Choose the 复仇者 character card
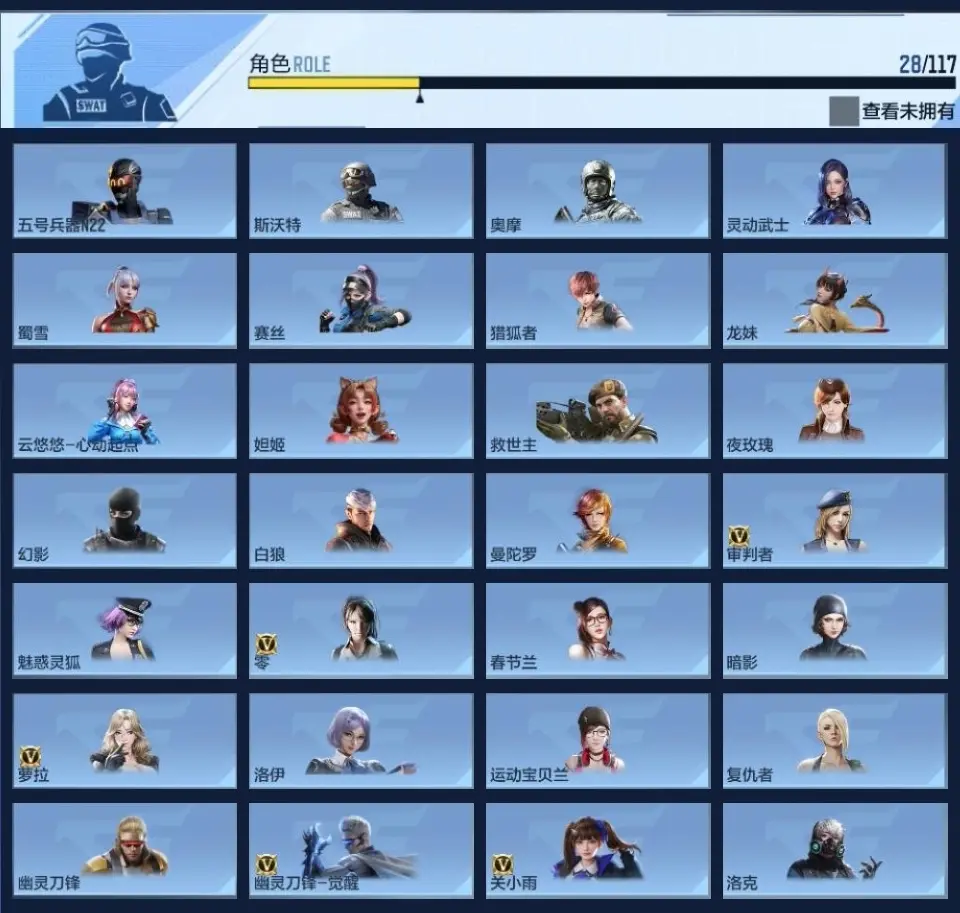This screenshot has height=913, width=960. 835,740
